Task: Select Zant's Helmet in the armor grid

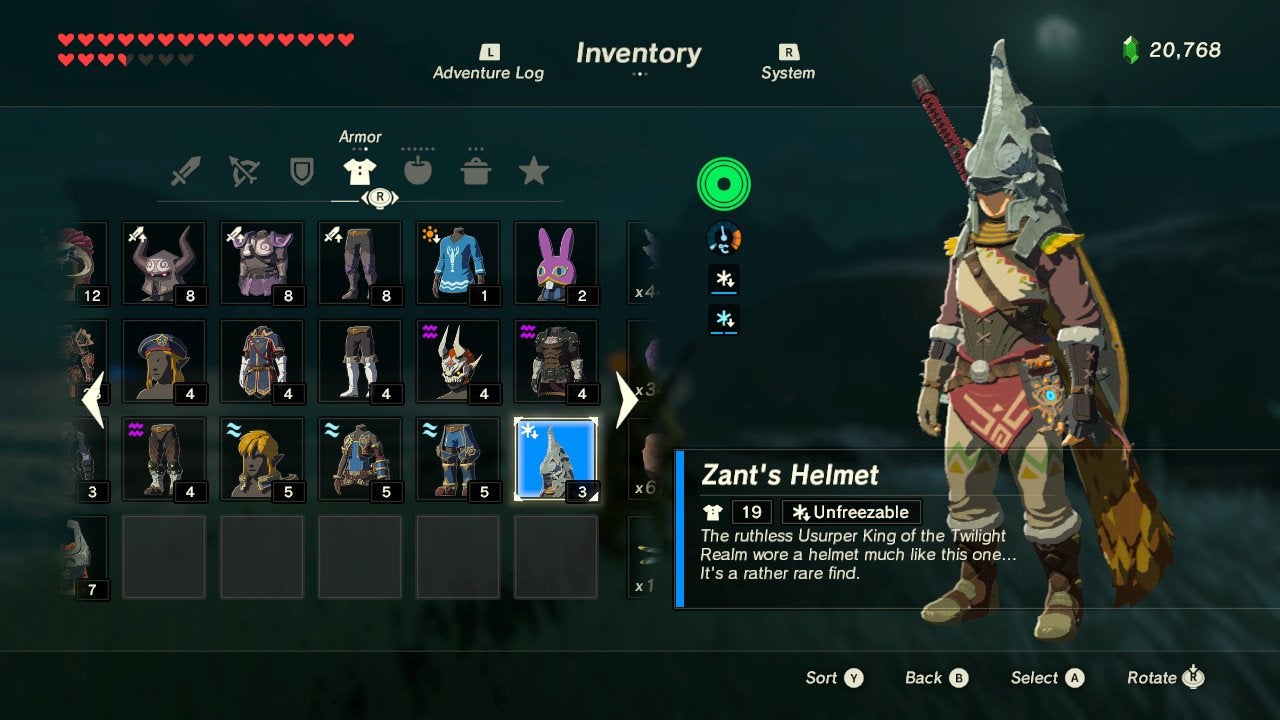Action: coord(555,457)
